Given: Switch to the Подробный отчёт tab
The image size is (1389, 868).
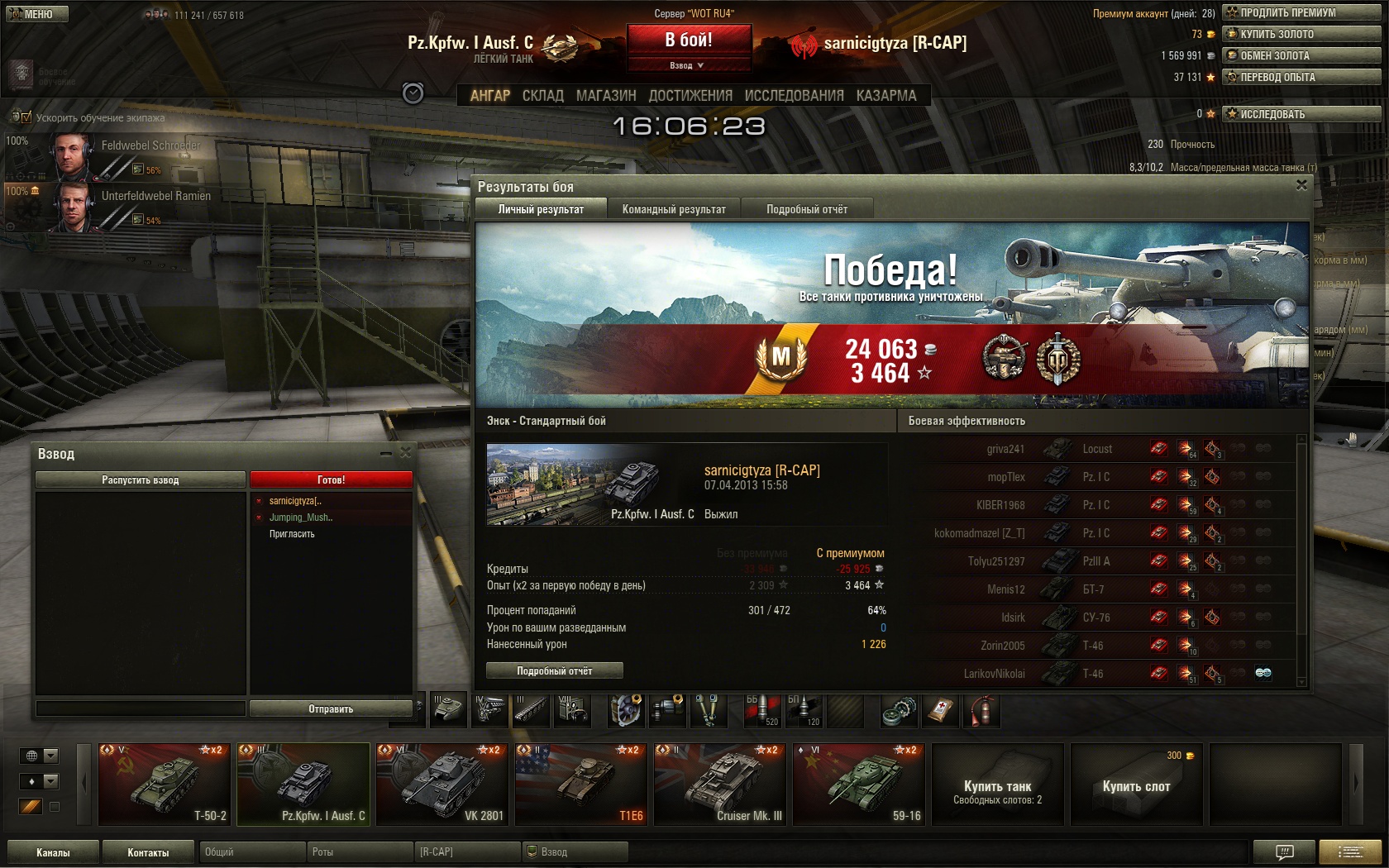Looking at the screenshot, I should [806, 209].
